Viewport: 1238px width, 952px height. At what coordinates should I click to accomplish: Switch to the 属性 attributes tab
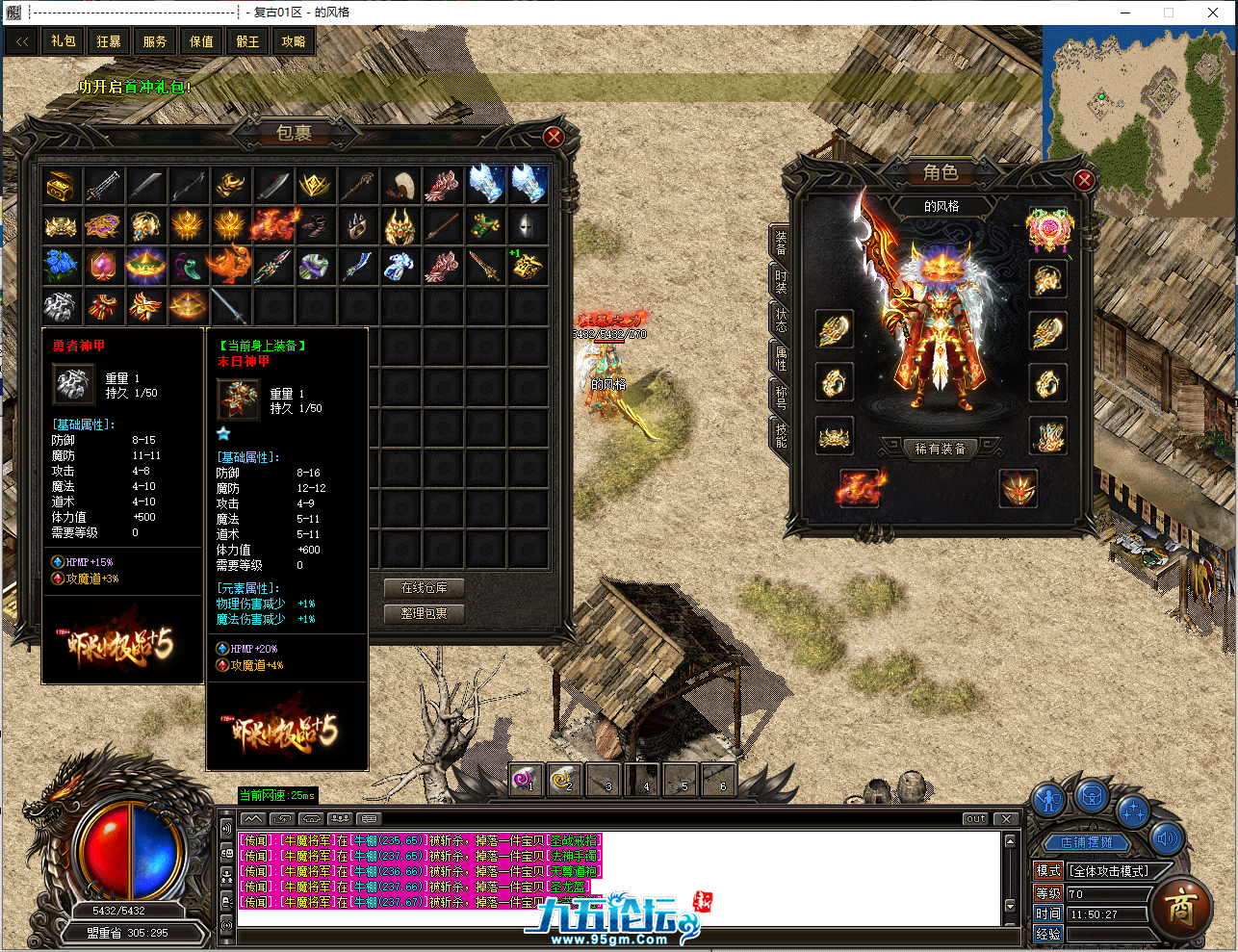tap(781, 359)
